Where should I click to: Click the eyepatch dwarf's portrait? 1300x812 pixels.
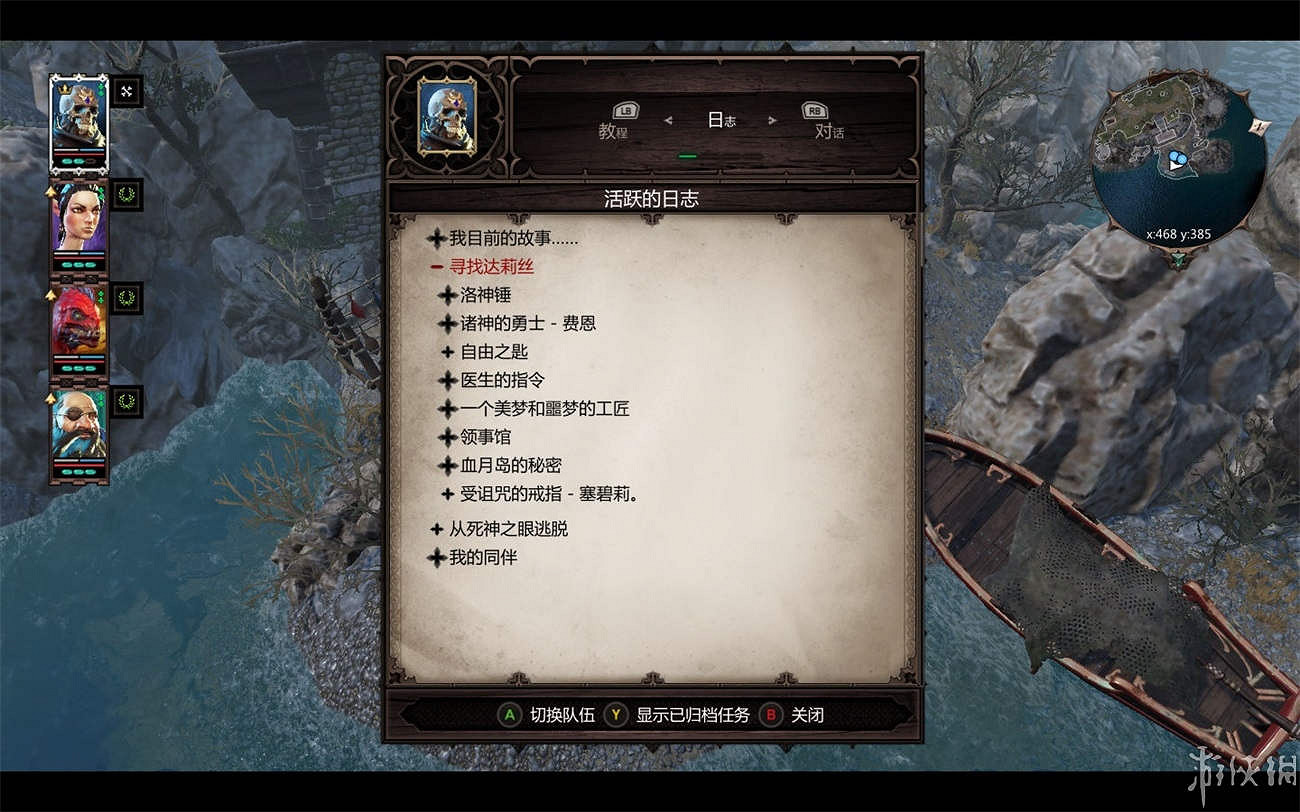pos(79,425)
